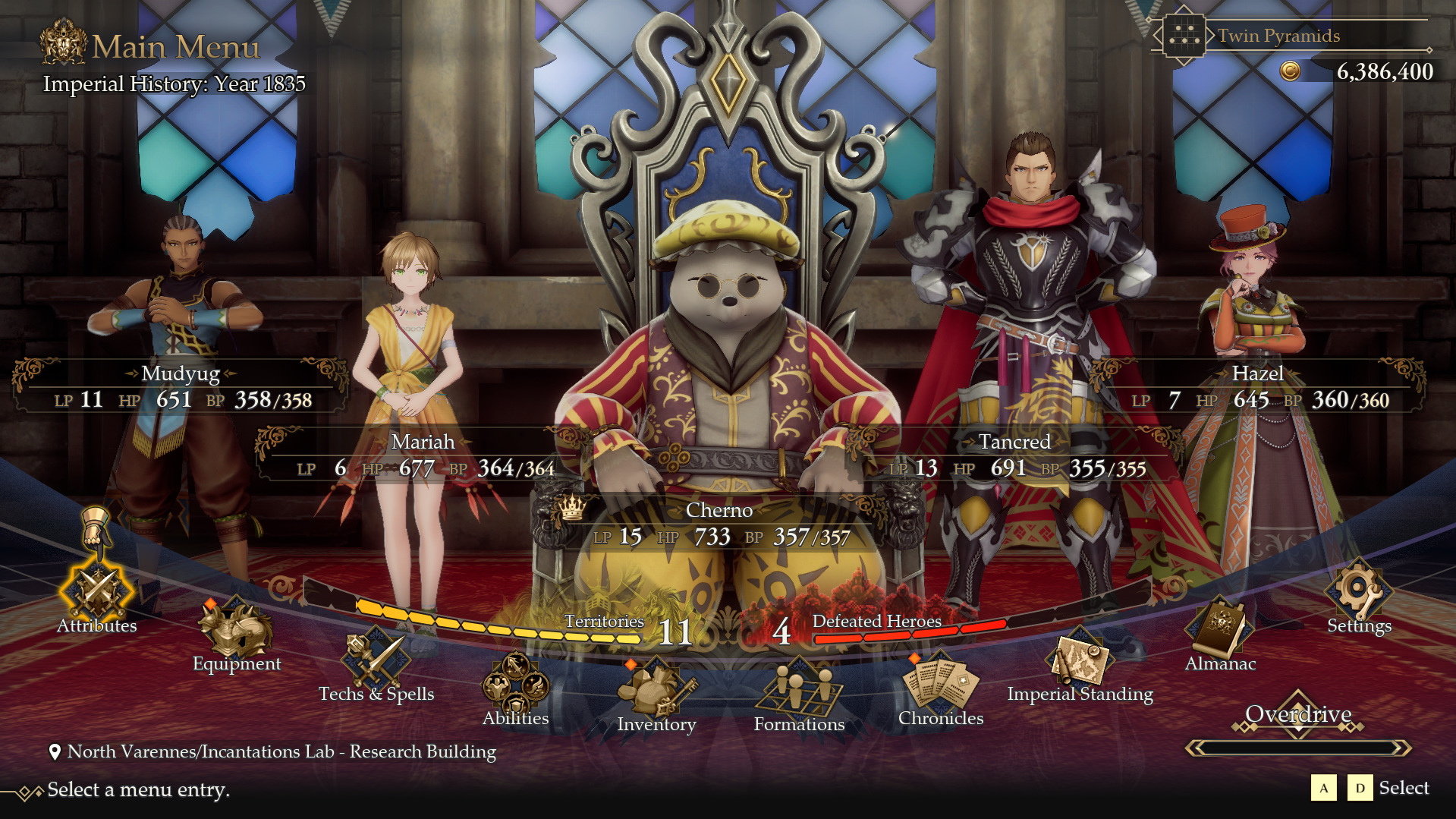Select Hazel's status panel
1456x819 pixels.
pyautogui.click(x=1258, y=387)
